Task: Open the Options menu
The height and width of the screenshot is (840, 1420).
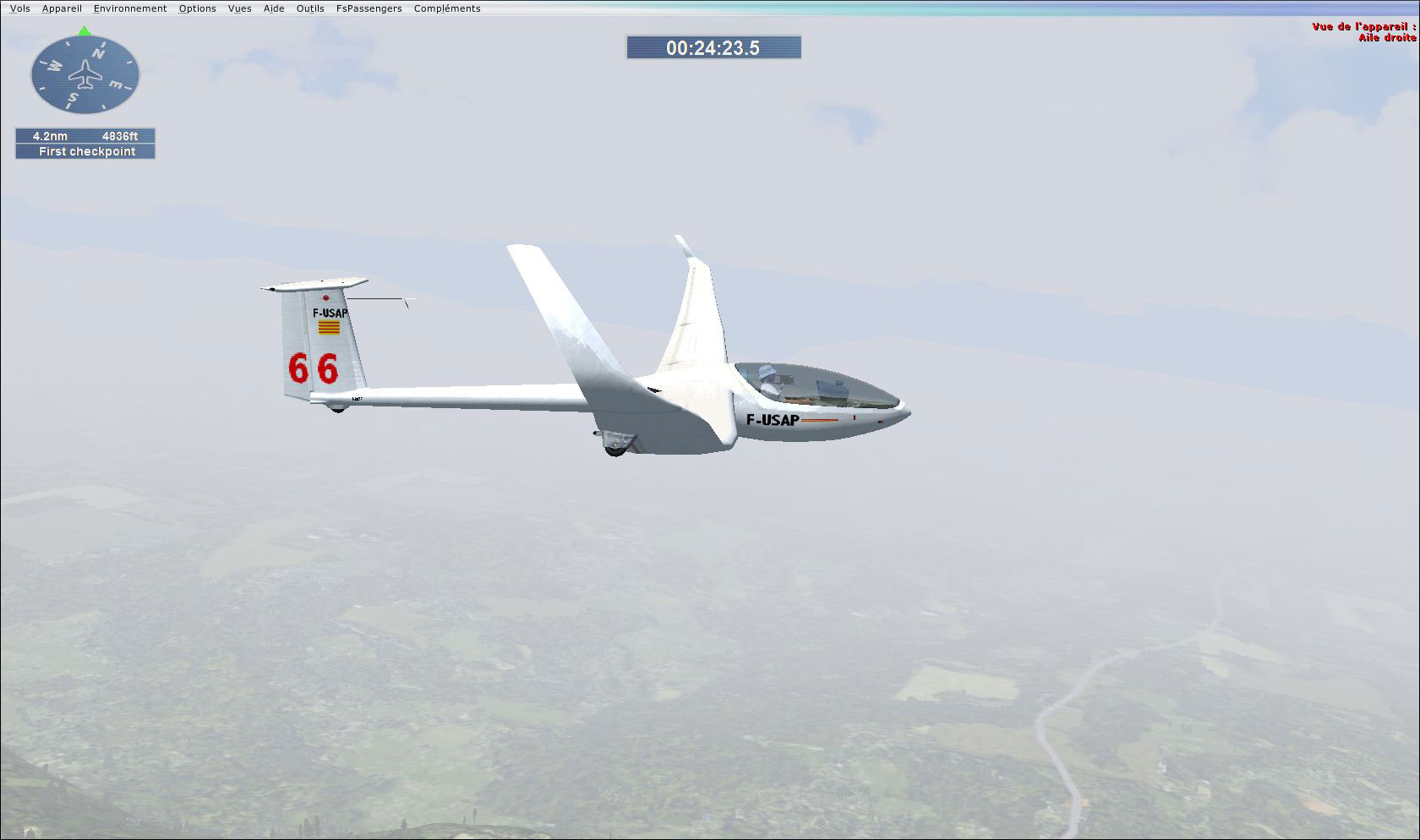Action: [x=197, y=8]
